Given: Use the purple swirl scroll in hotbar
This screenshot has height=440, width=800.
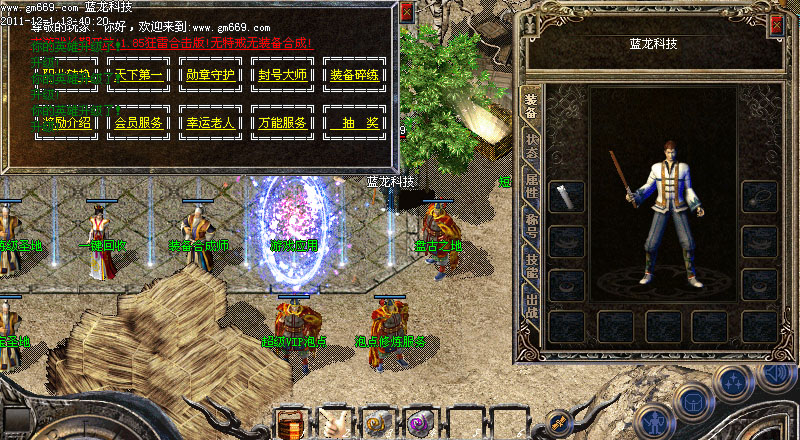Looking at the screenshot, I should (421, 424).
